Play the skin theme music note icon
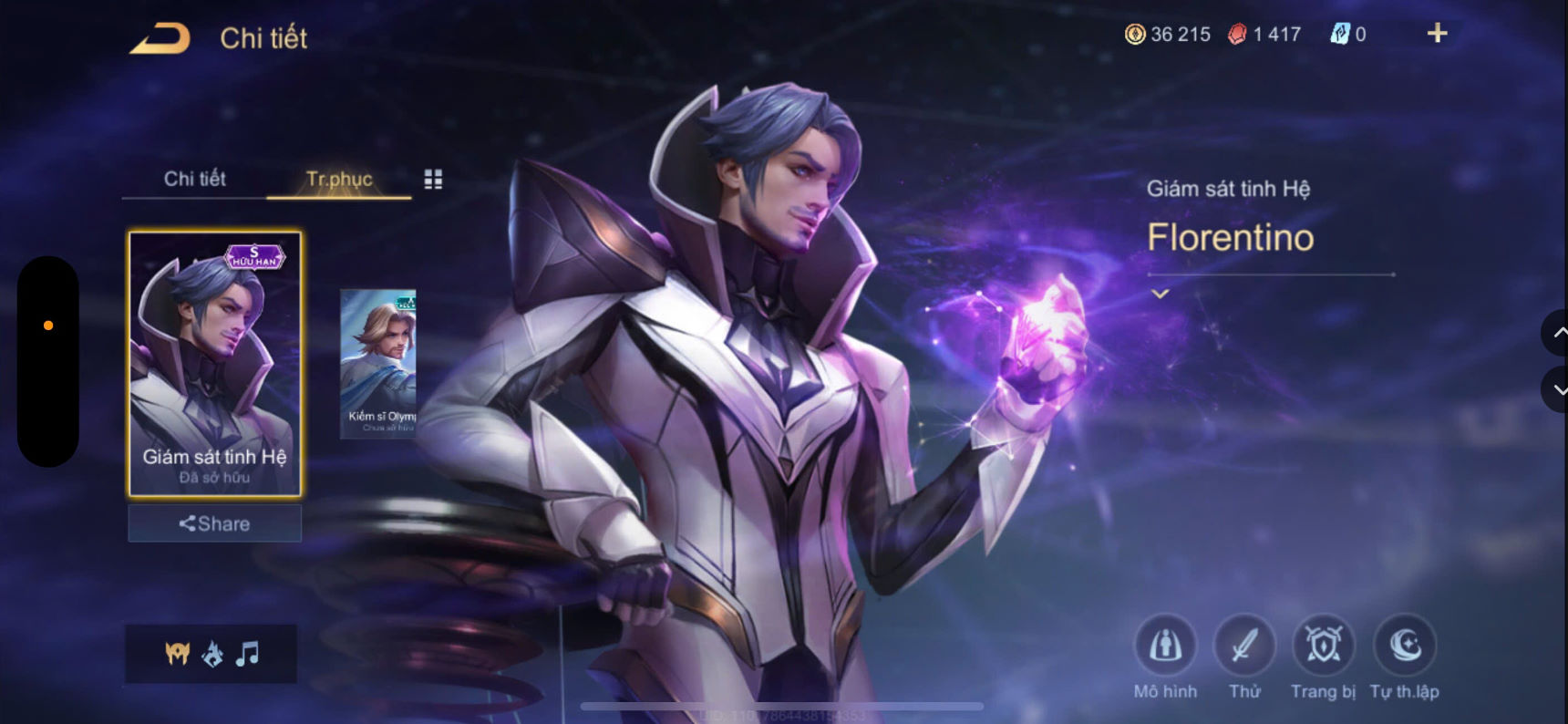This screenshot has height=724, width=1568. coord(248,653)
